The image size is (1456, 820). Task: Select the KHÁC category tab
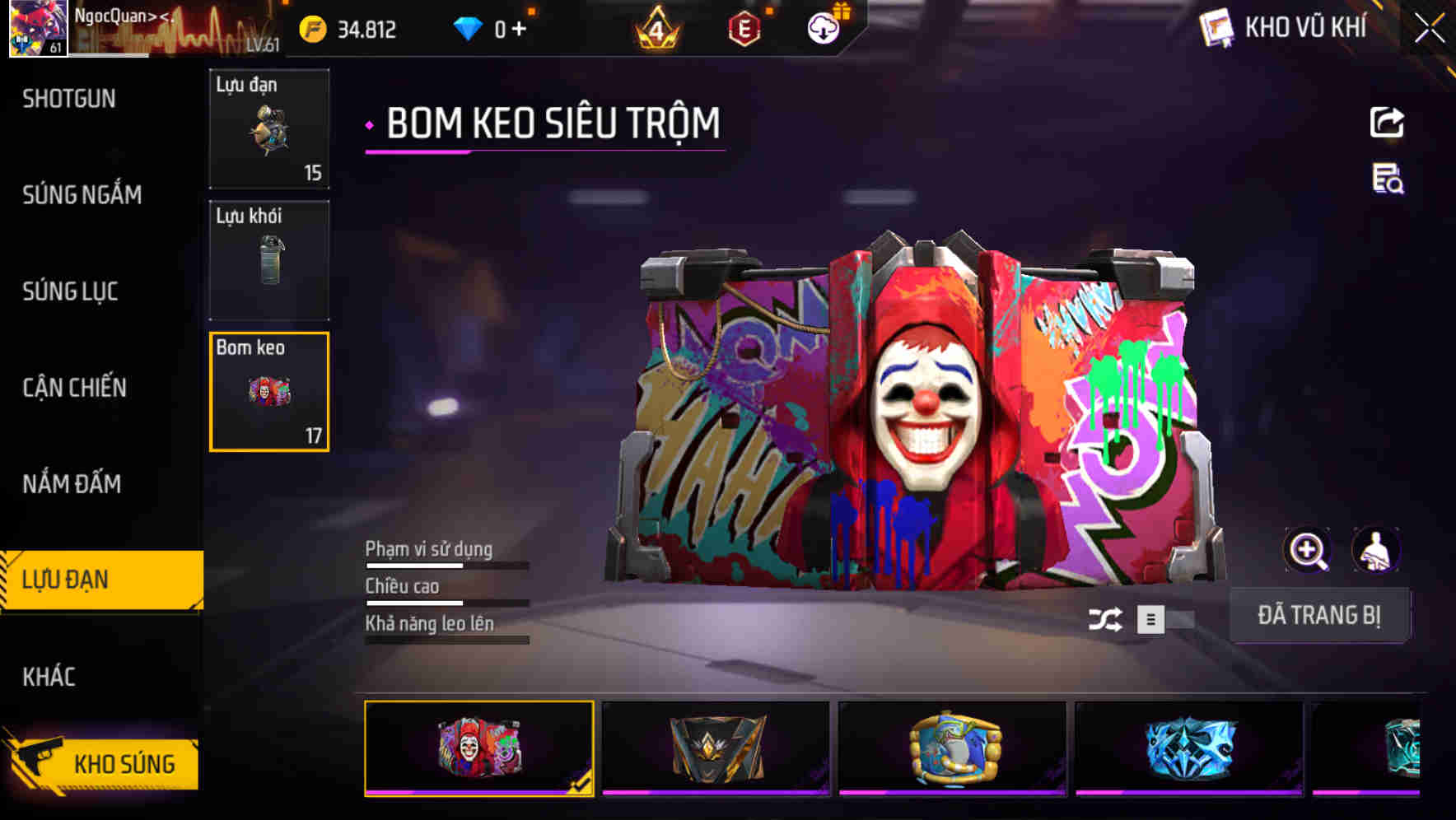coord(48,677)
